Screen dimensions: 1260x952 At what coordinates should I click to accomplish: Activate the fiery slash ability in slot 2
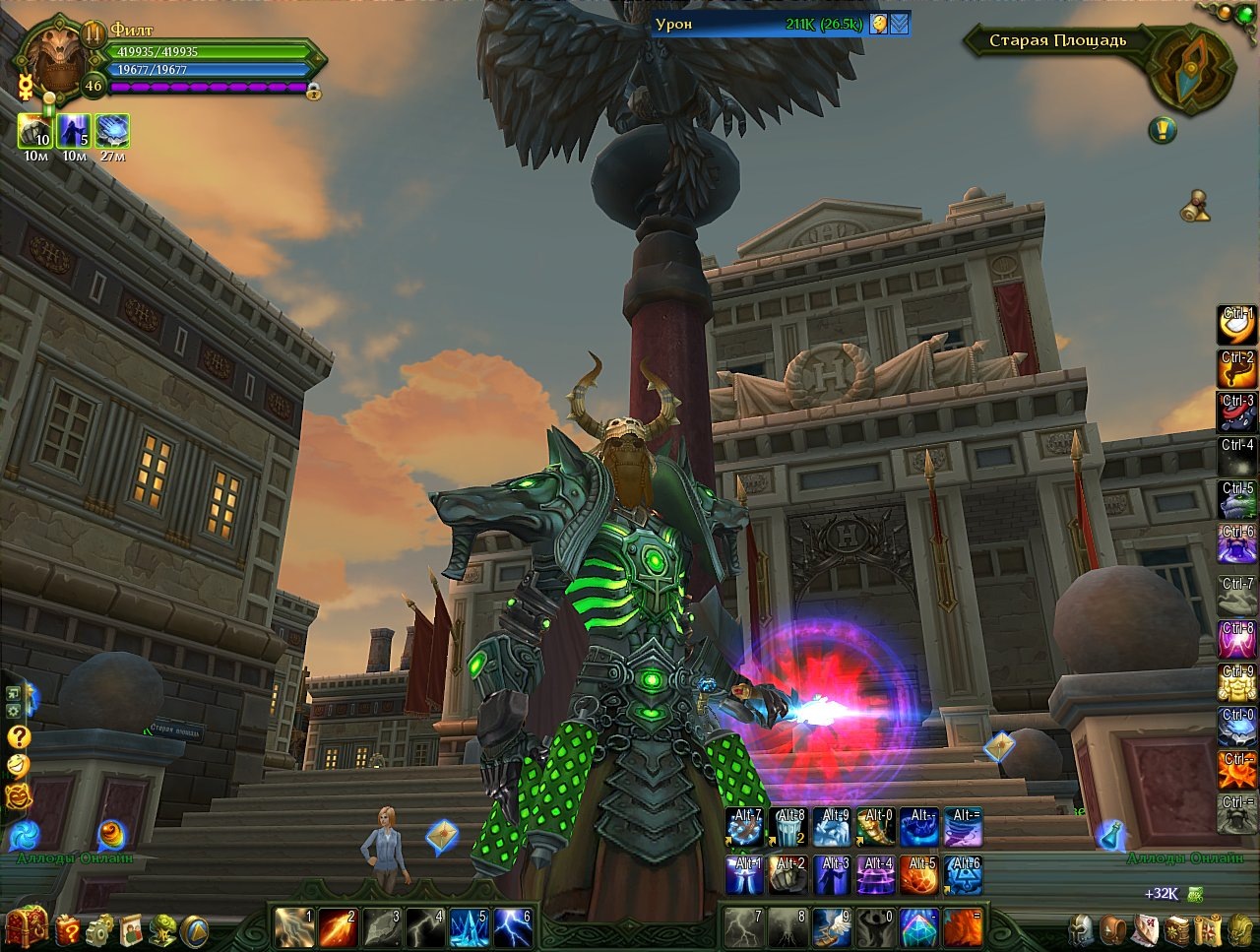(x=338, y=927)
